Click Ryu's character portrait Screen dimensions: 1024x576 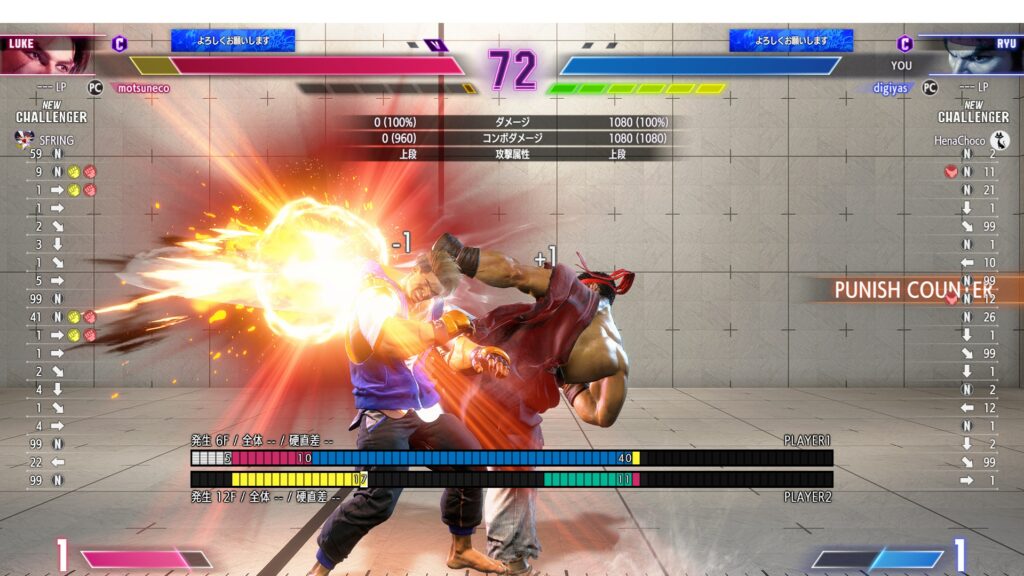coord(975,57)
